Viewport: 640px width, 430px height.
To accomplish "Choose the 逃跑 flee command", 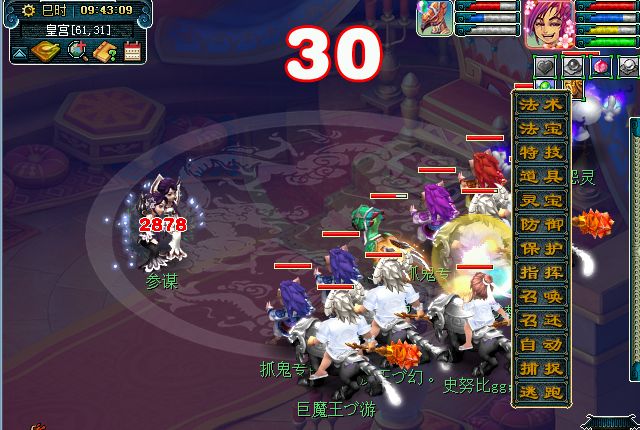I will click(541, 392).
